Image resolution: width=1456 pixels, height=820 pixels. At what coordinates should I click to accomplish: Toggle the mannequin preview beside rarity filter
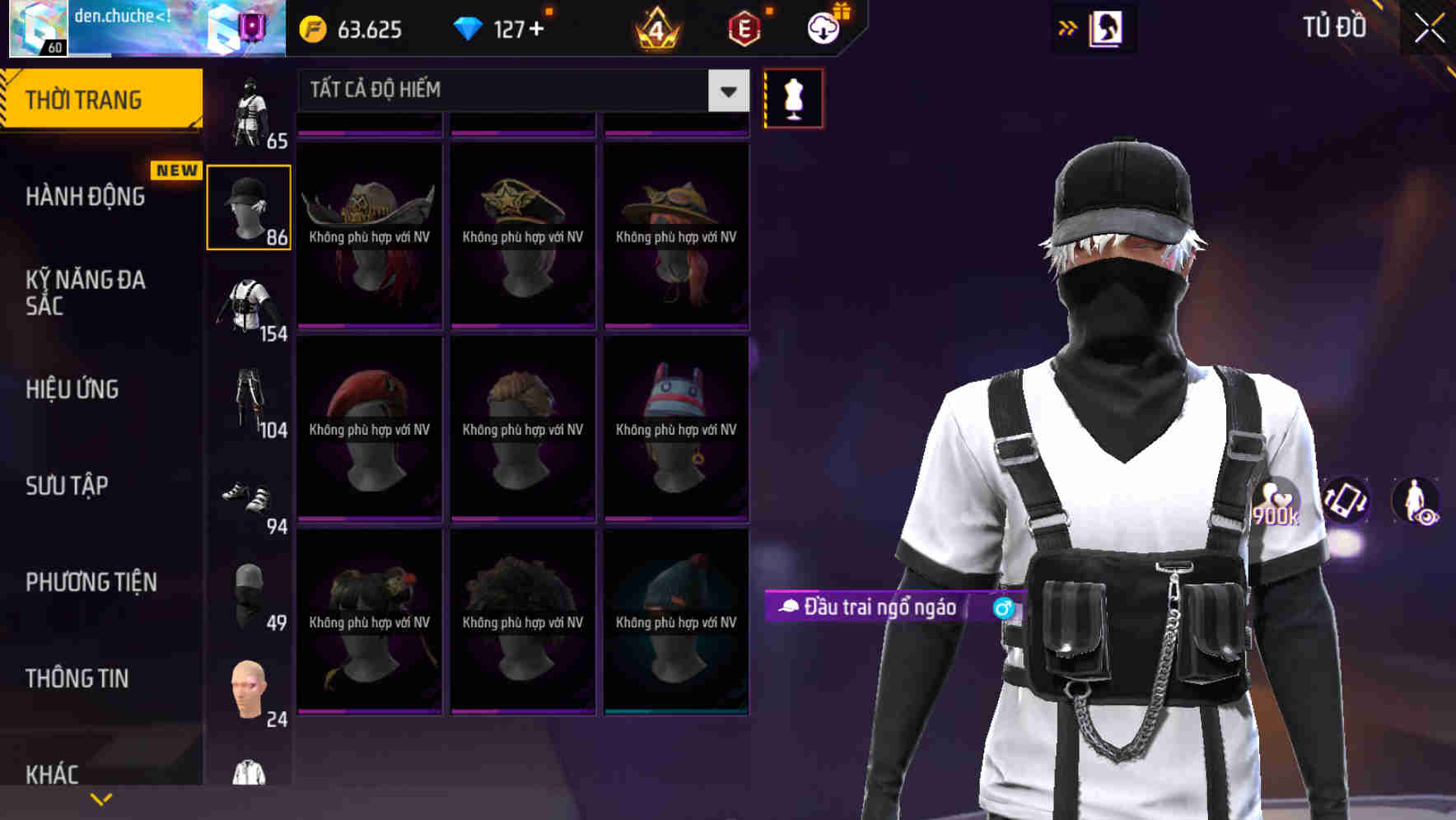[792, 97]
